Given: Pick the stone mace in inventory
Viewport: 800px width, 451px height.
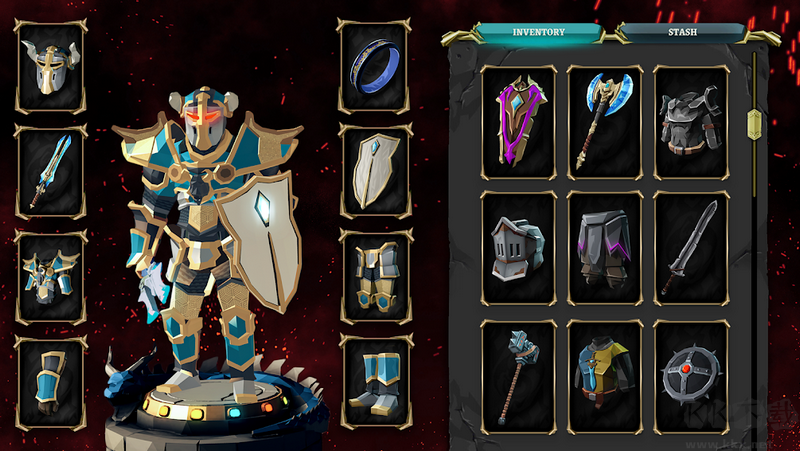Looking at the screenshot, I should click(x=519, y=375).
